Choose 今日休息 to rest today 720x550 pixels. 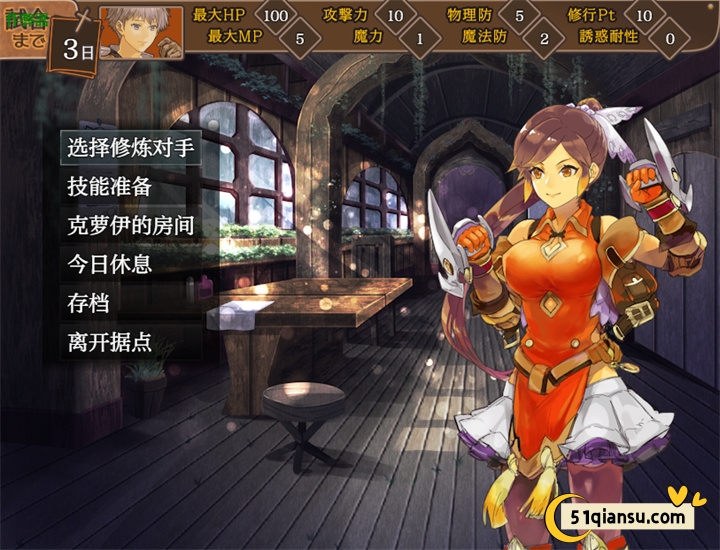coord(110,264)
